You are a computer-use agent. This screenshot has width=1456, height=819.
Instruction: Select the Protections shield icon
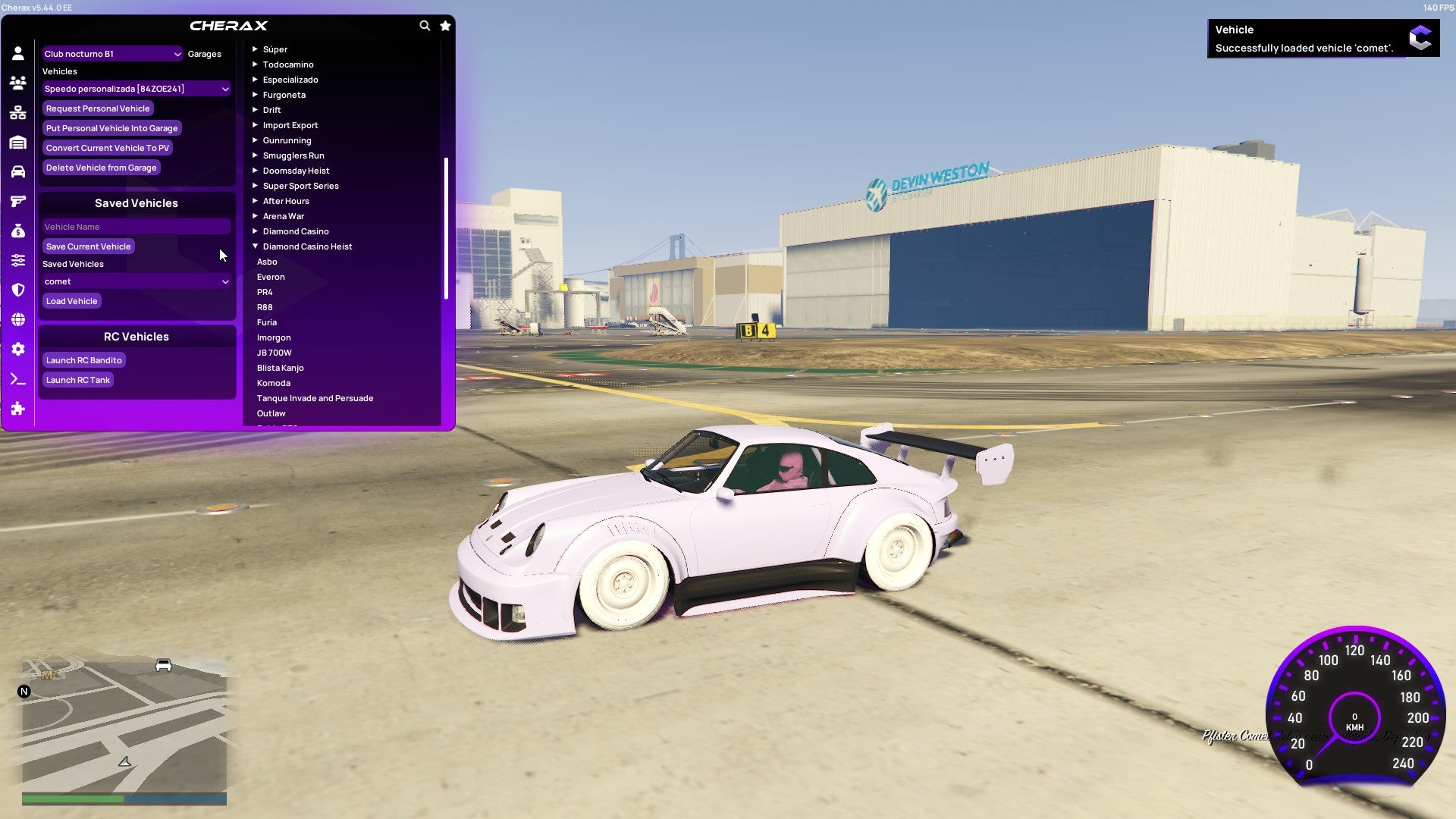pyautogui.click(x=18, y=290)
